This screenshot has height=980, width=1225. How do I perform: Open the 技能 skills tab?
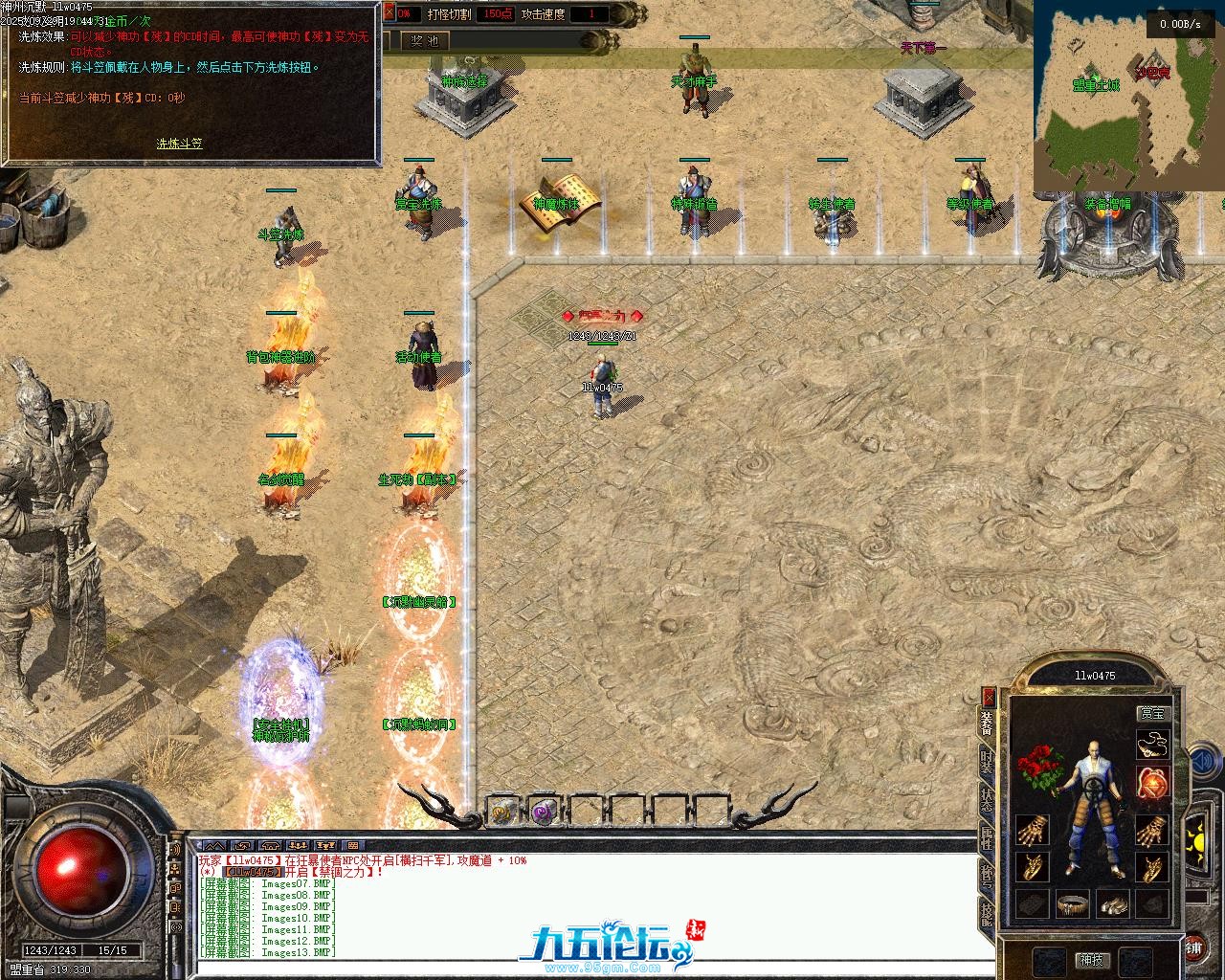point(987,916)
